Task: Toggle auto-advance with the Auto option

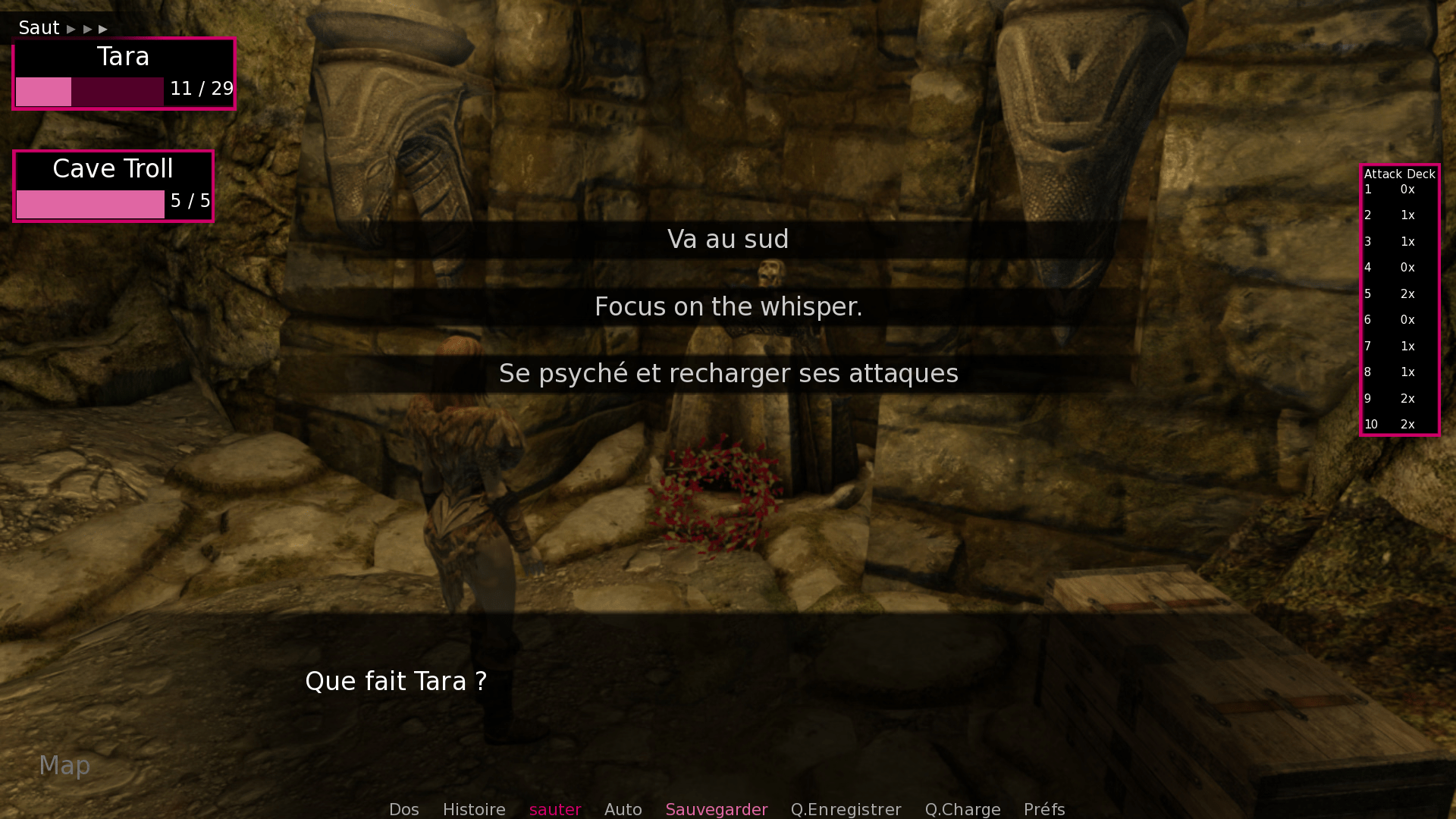Action: coord(623,809)
